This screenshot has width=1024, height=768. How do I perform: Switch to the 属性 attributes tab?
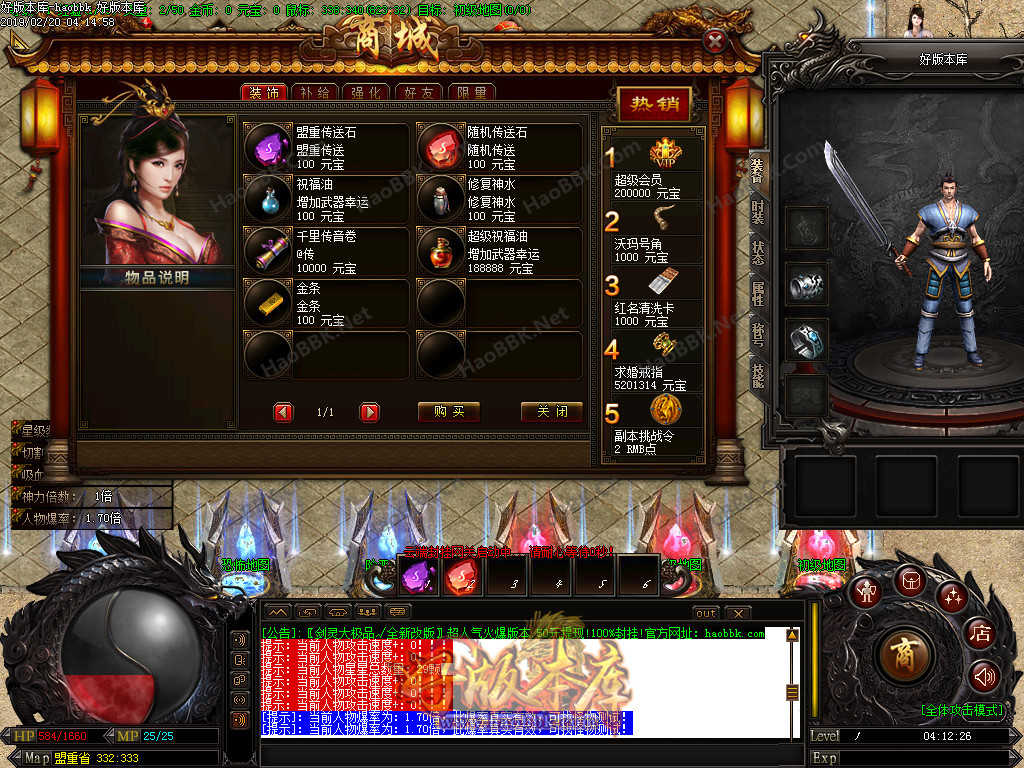coord(757,294)
